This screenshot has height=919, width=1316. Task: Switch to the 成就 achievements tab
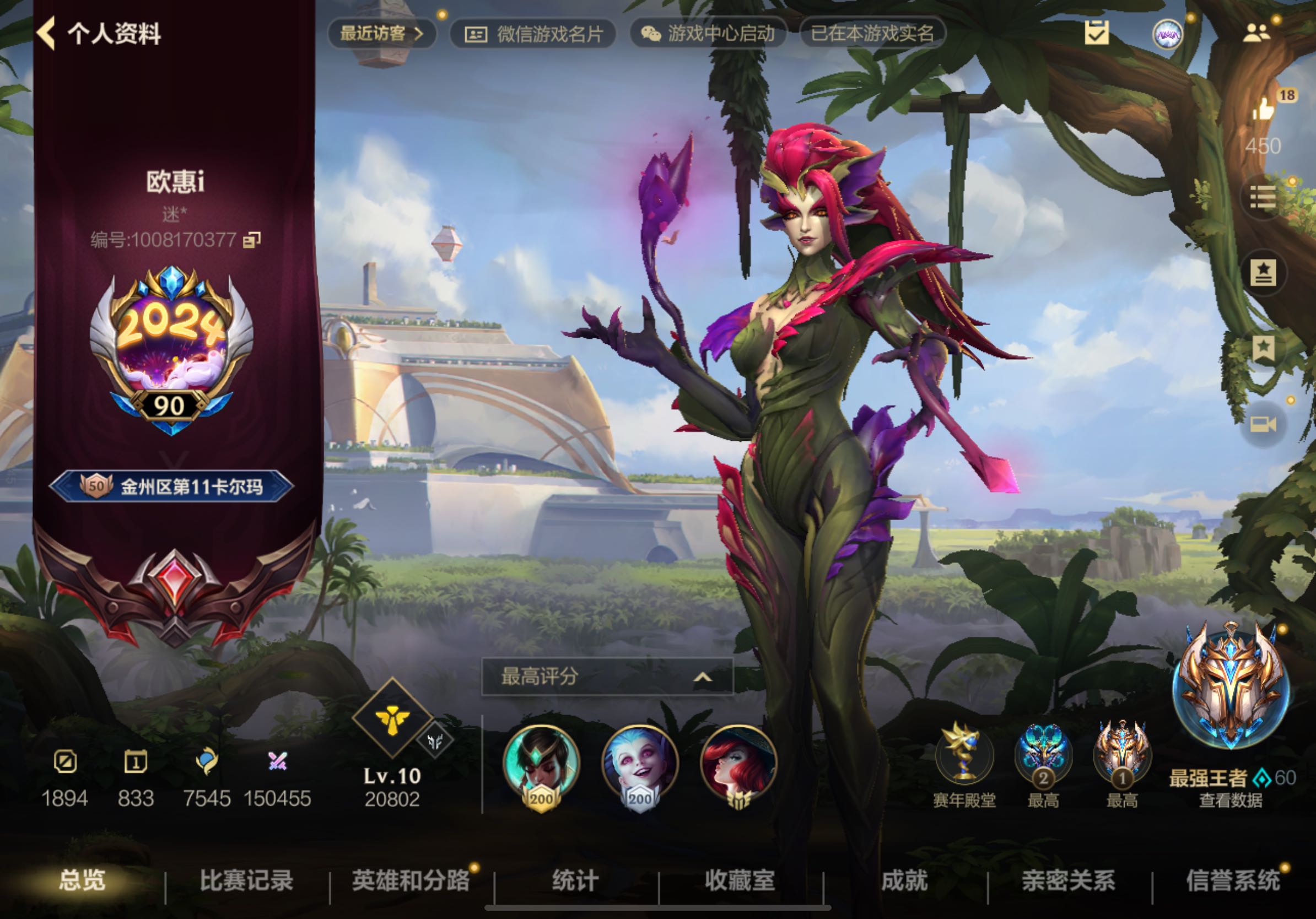(x=904, y=880)
